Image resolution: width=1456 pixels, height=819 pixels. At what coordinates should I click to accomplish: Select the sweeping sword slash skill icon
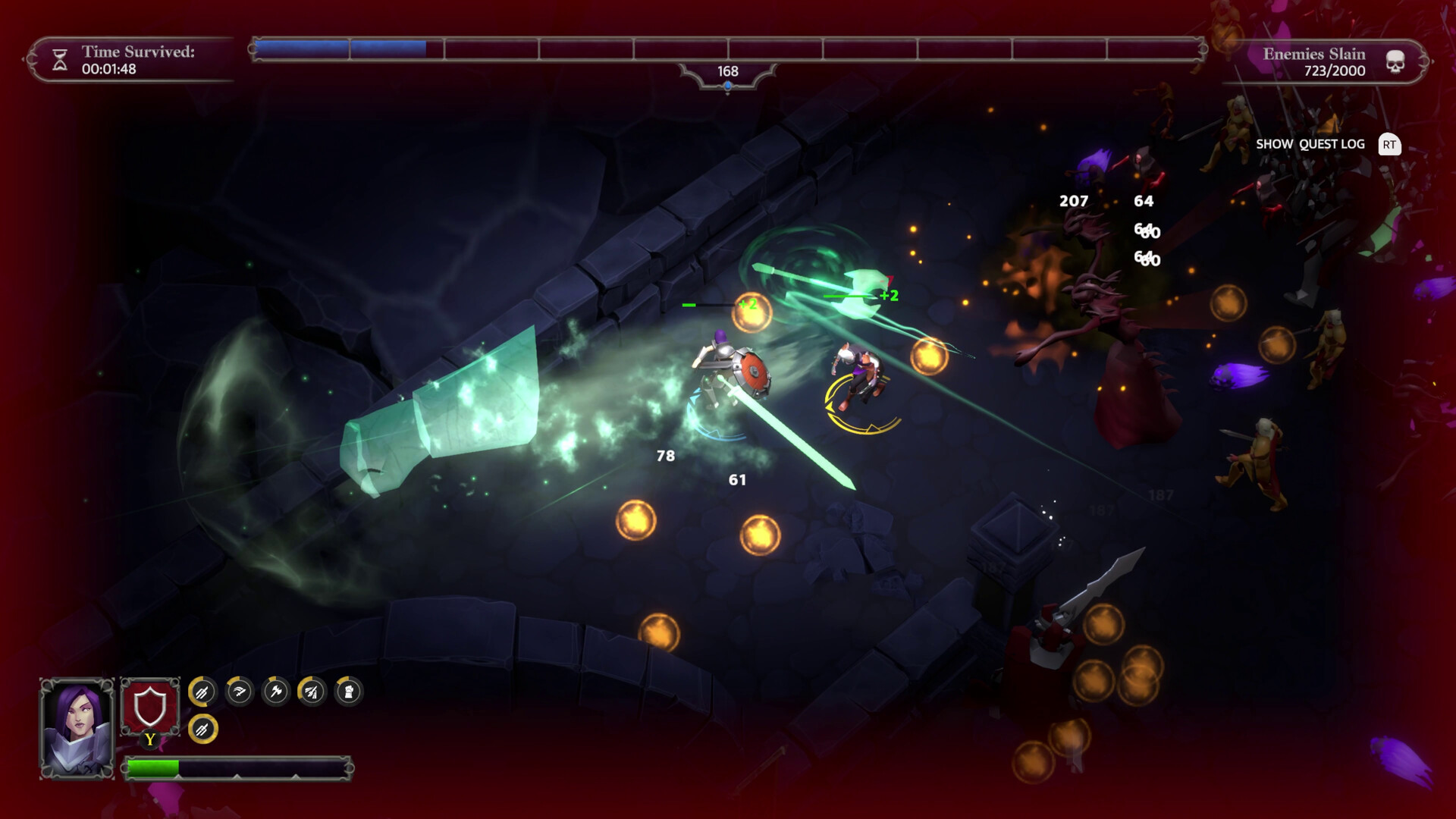tap(240, 692)
